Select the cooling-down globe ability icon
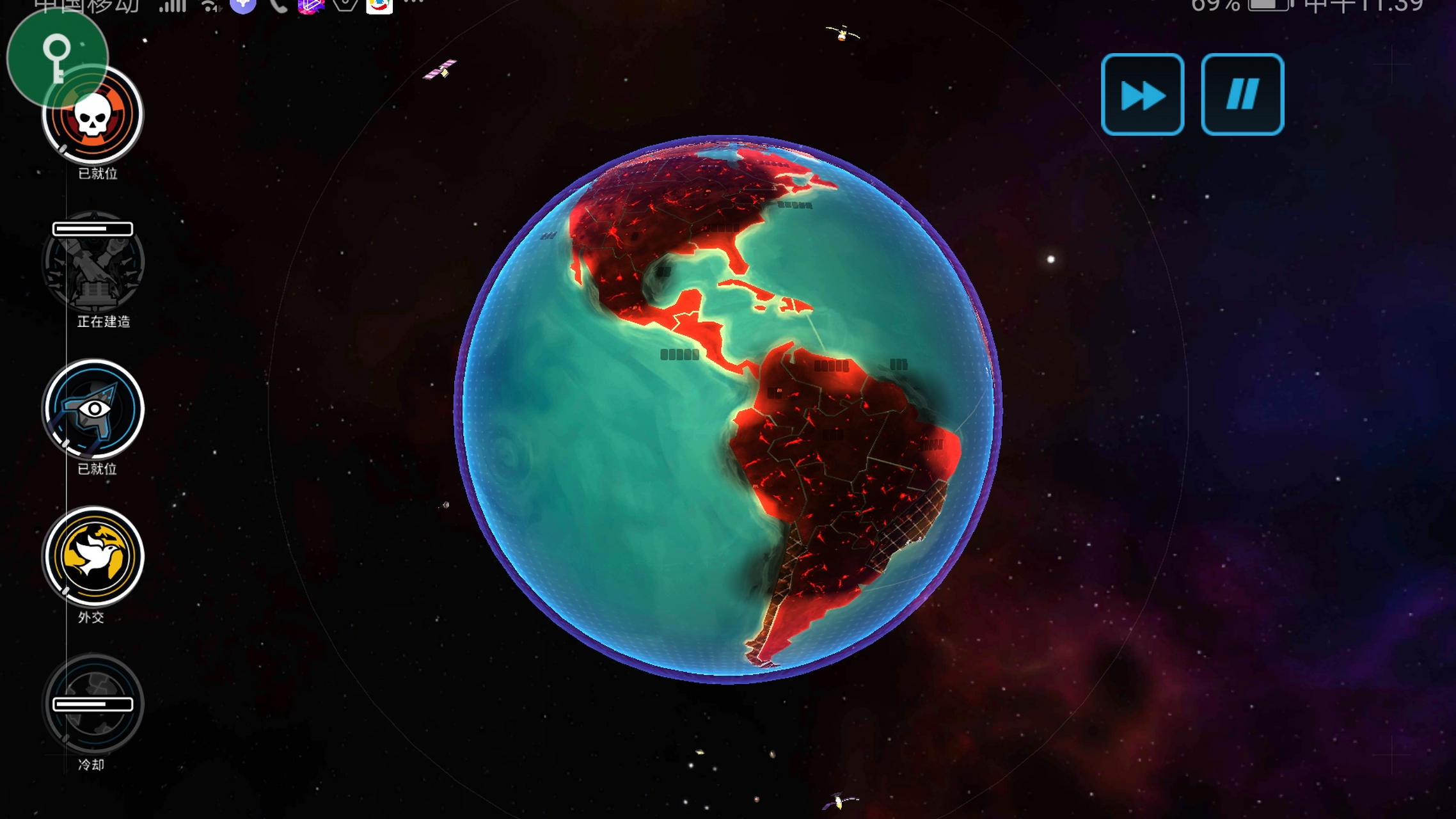Image resolution: width=1456 pixels, height=819 pixels. click(93, 704)
